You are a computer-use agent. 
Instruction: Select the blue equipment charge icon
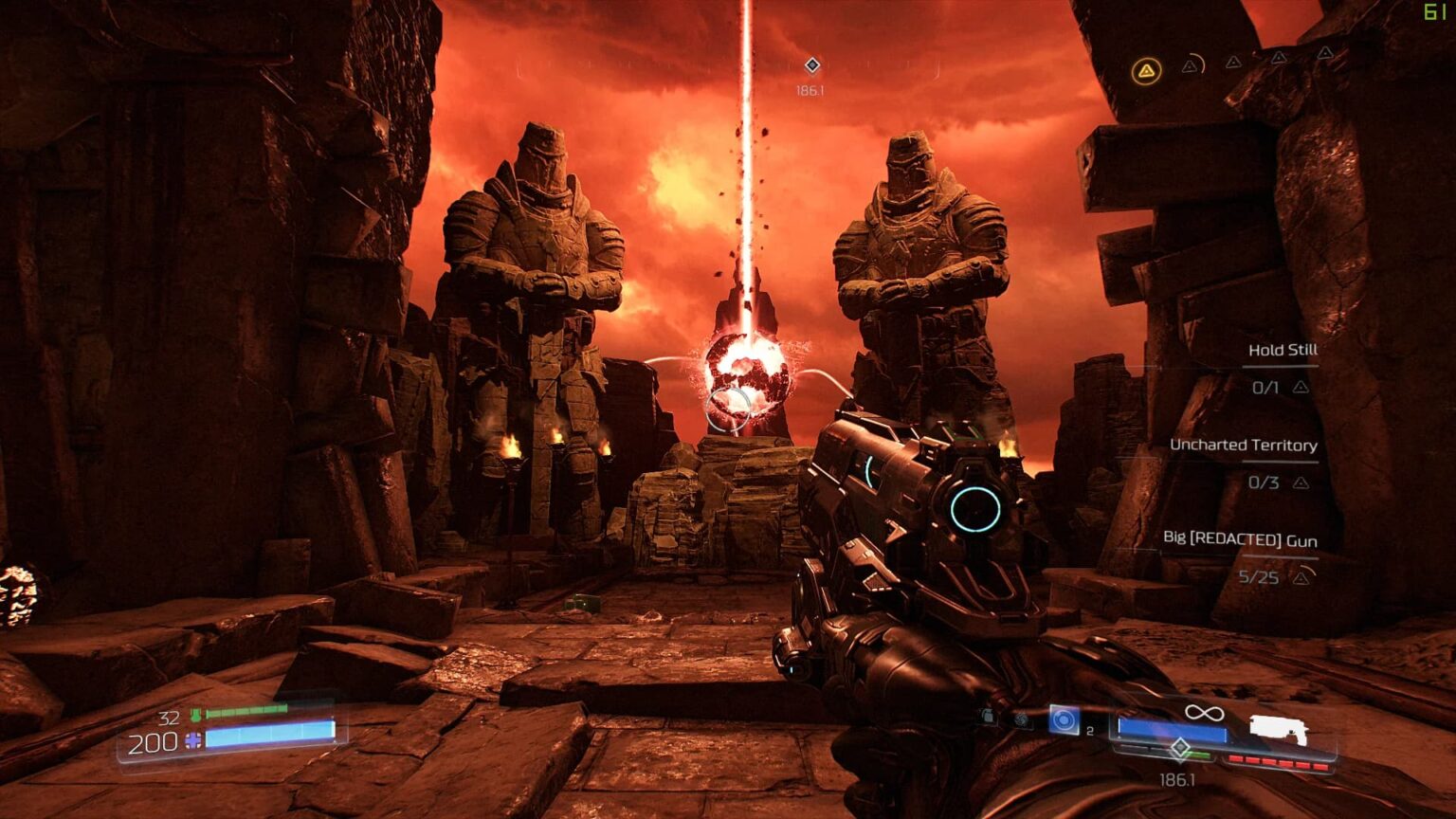pyautogui.click(x=1065, y=719)
